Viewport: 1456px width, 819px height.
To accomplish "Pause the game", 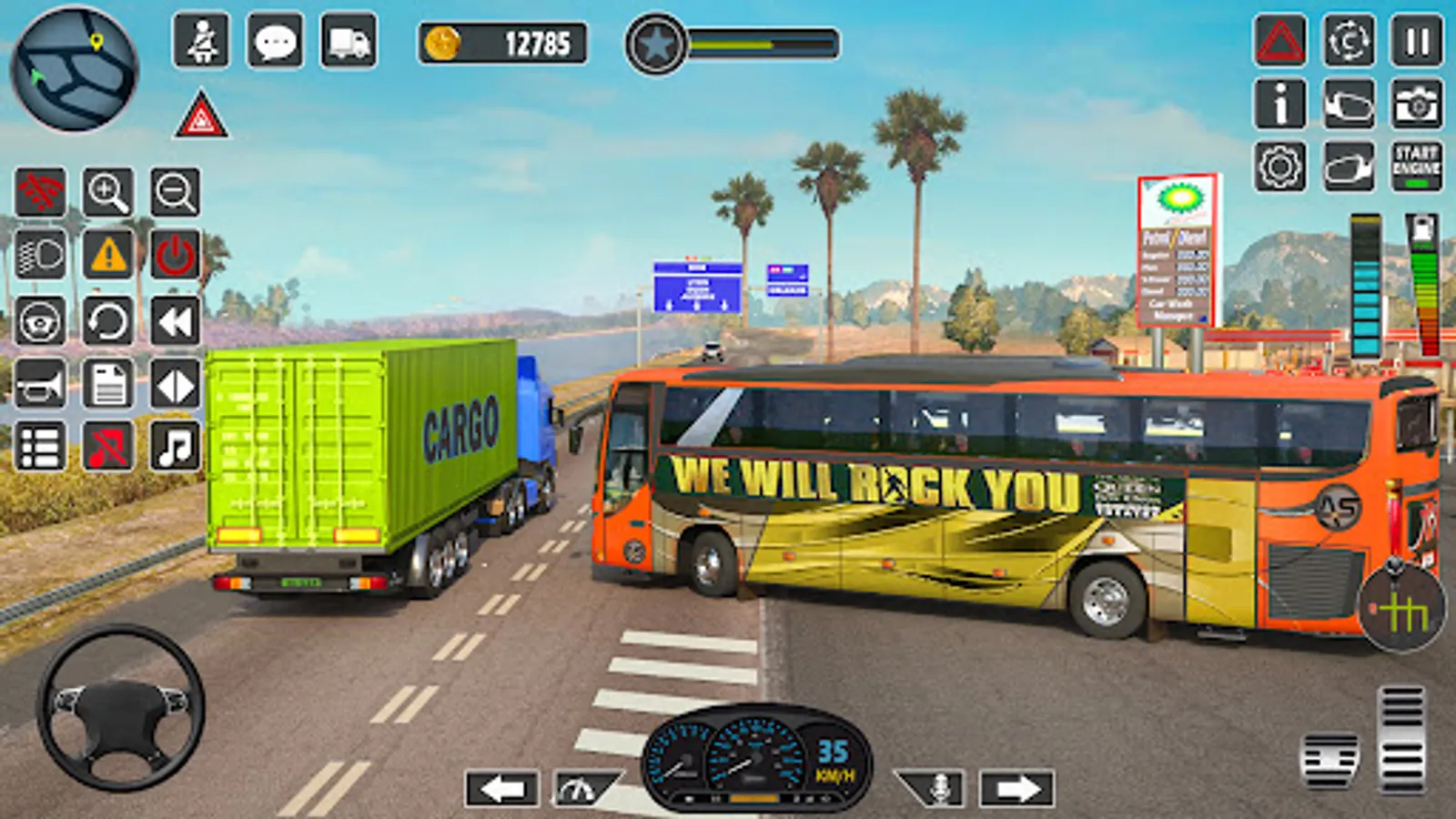I will 1416,41.
